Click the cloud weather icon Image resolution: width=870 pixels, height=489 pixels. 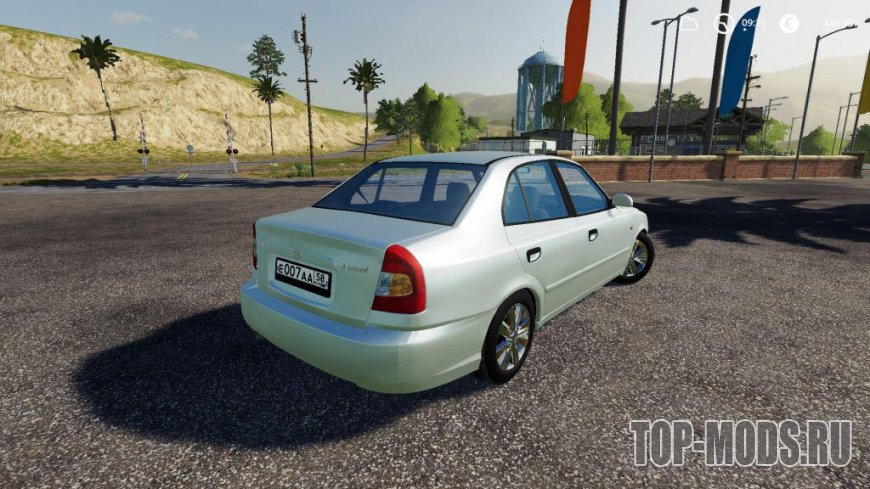tap(689, 23)
